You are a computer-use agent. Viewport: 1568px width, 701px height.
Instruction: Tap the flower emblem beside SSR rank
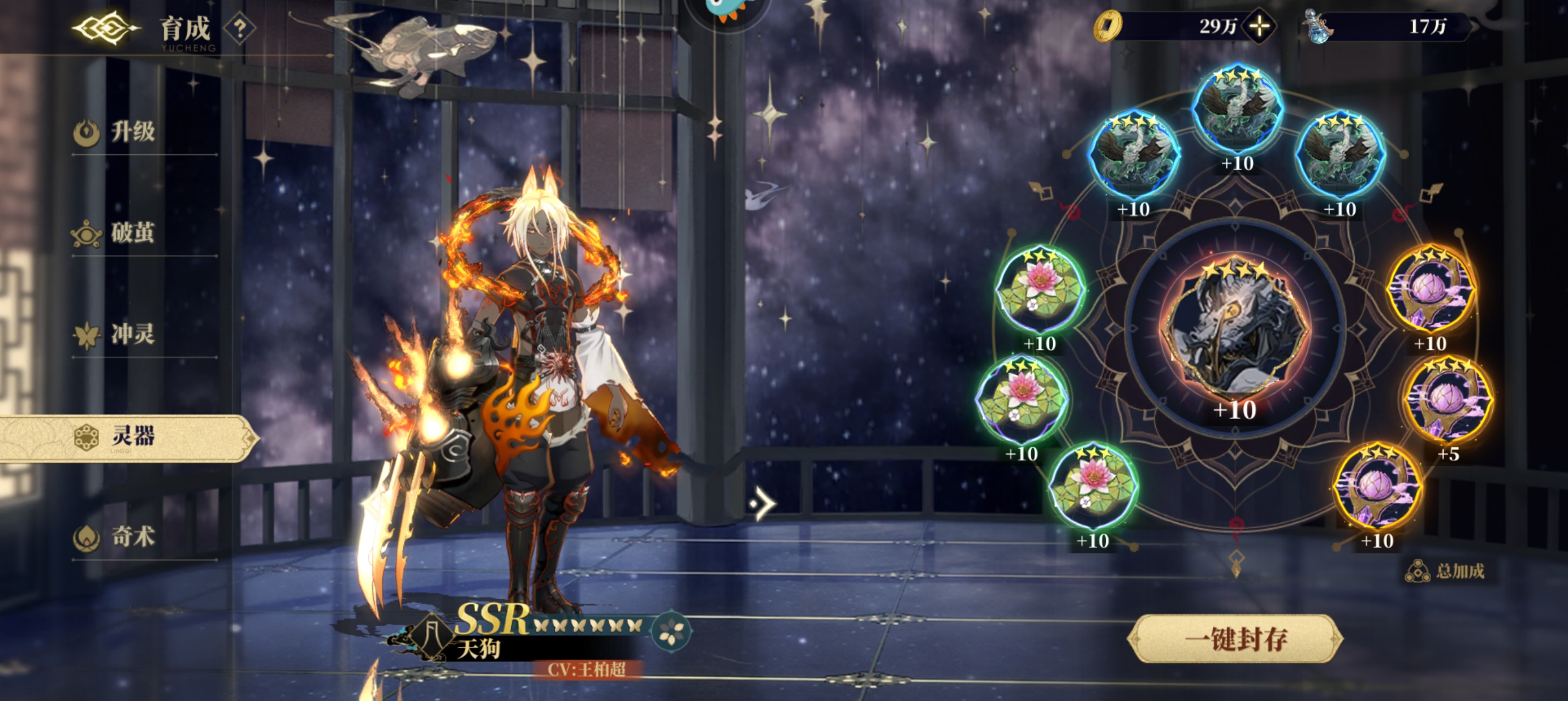(x=671, y=630)
